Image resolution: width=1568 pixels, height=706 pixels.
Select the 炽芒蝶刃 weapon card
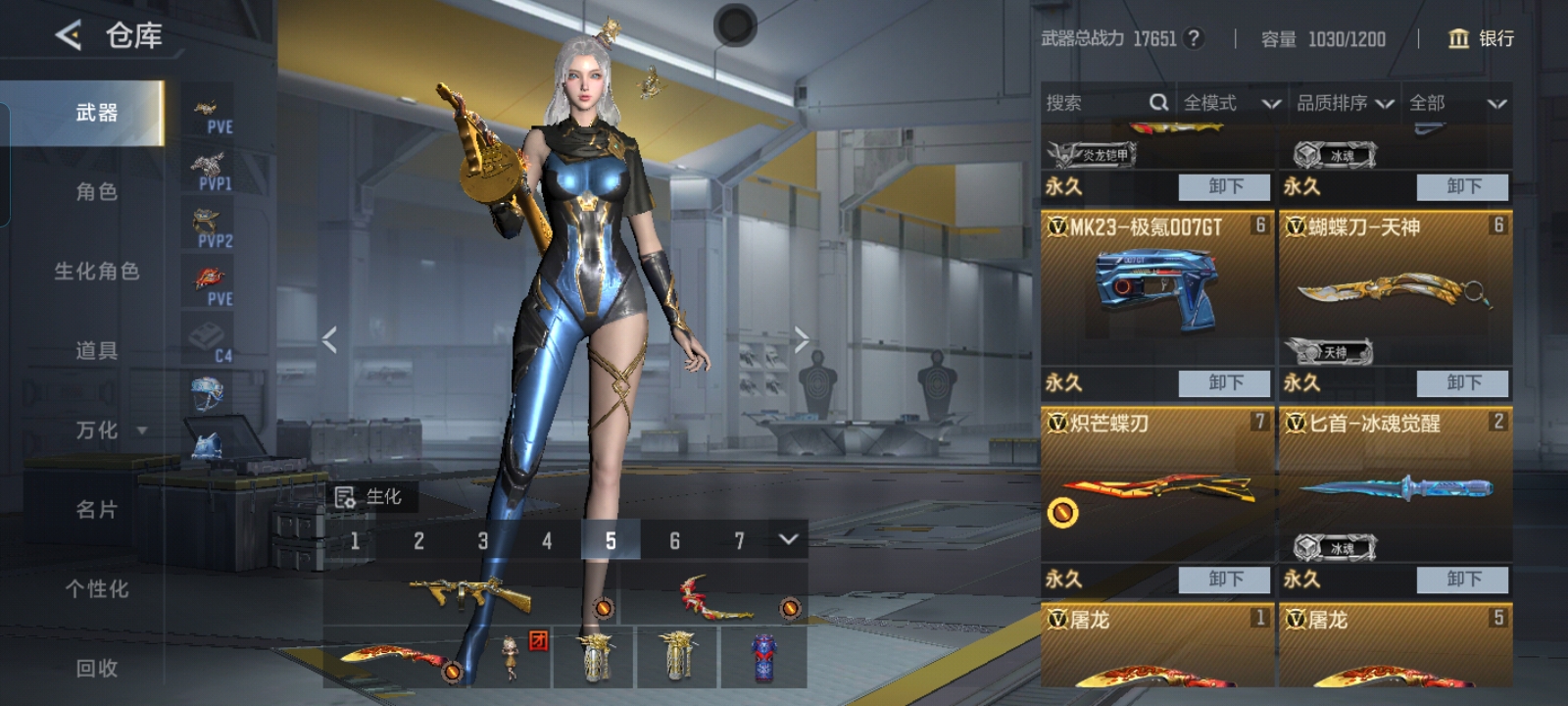[x=1156, y=485]
